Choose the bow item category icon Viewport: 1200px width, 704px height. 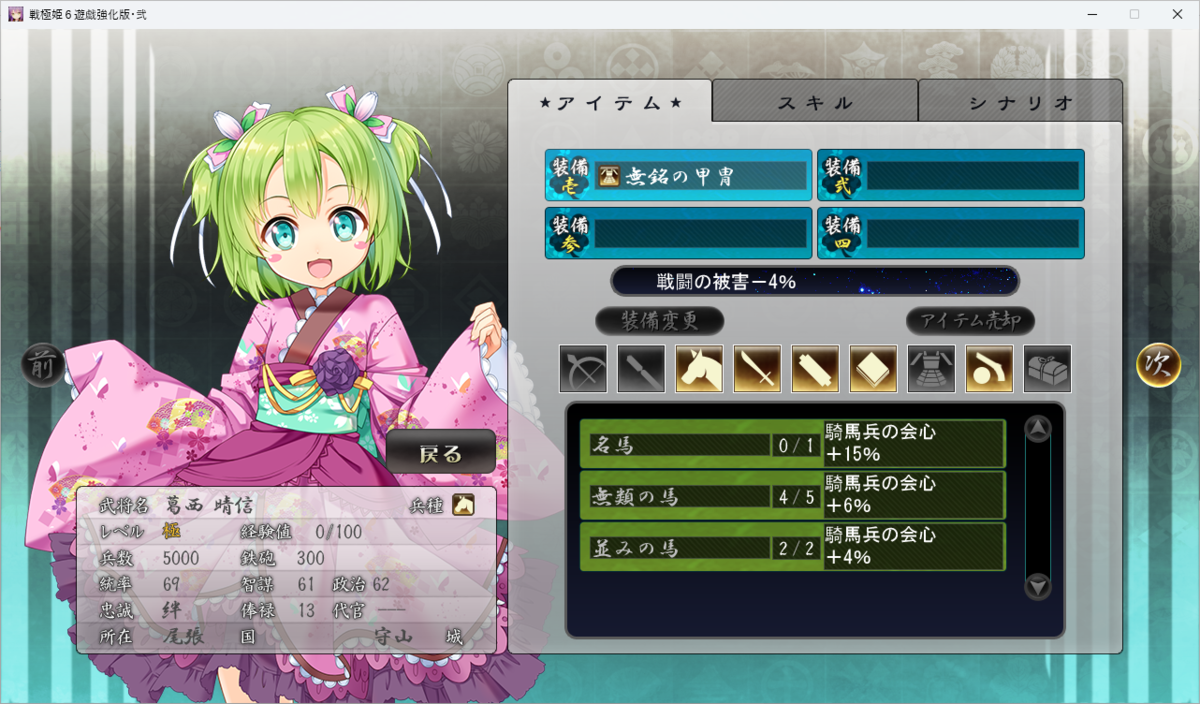pyautogui.click(x=584, y=369)
